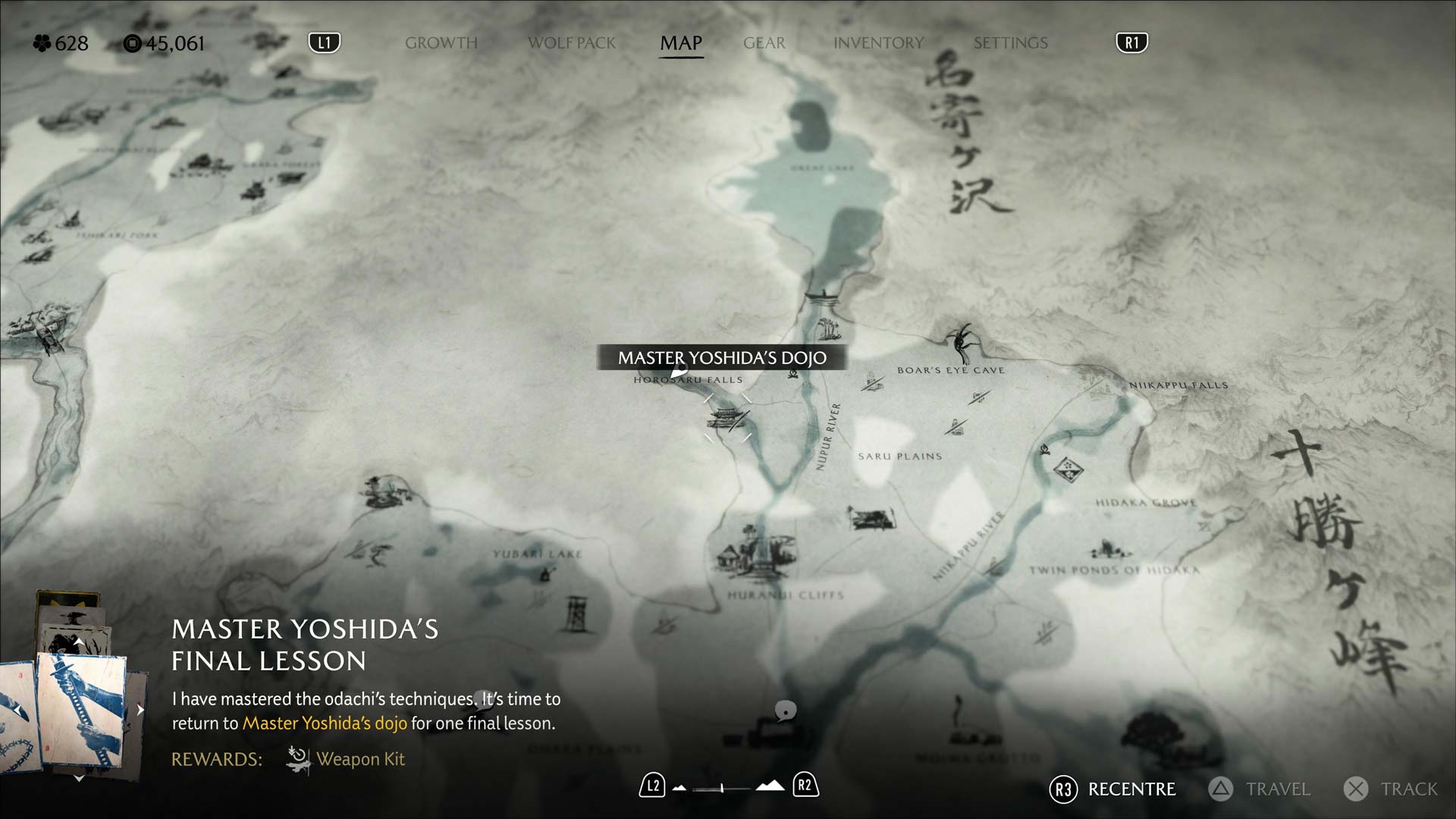Viewport: 1456px width, 819px height.
Task: Go to the Gear tab
Action: [x=764, y=43]
